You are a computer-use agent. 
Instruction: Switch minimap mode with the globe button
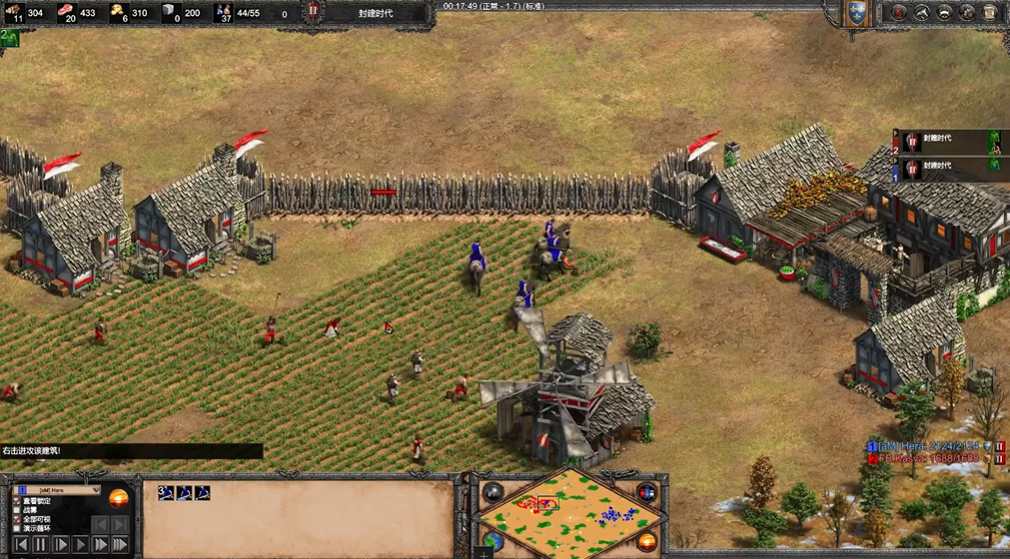[491, 543]
